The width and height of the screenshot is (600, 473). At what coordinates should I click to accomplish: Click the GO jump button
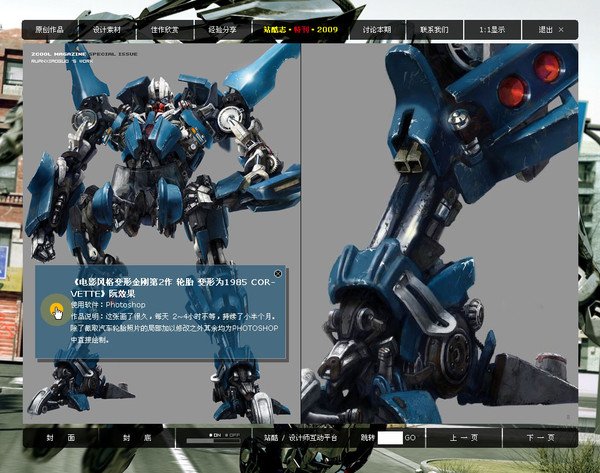(410, 438)
